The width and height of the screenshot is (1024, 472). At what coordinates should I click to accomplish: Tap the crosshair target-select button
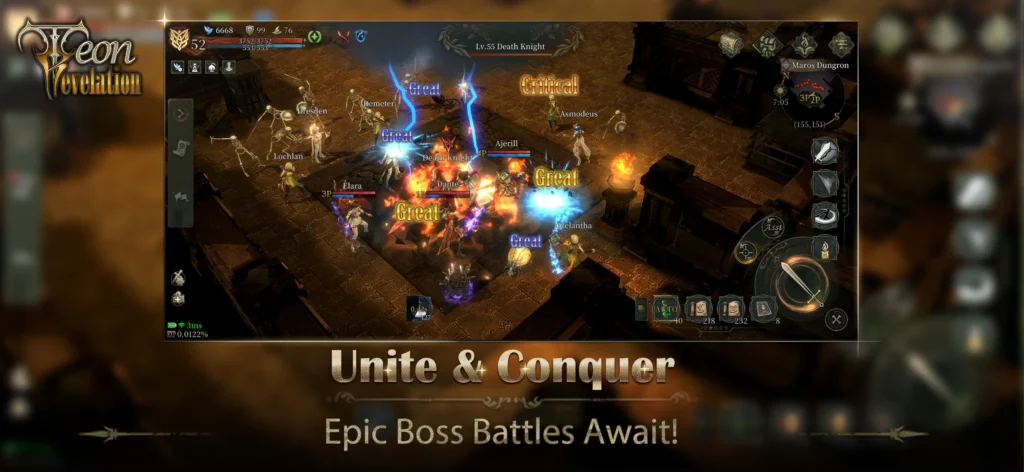pos(745,252)
